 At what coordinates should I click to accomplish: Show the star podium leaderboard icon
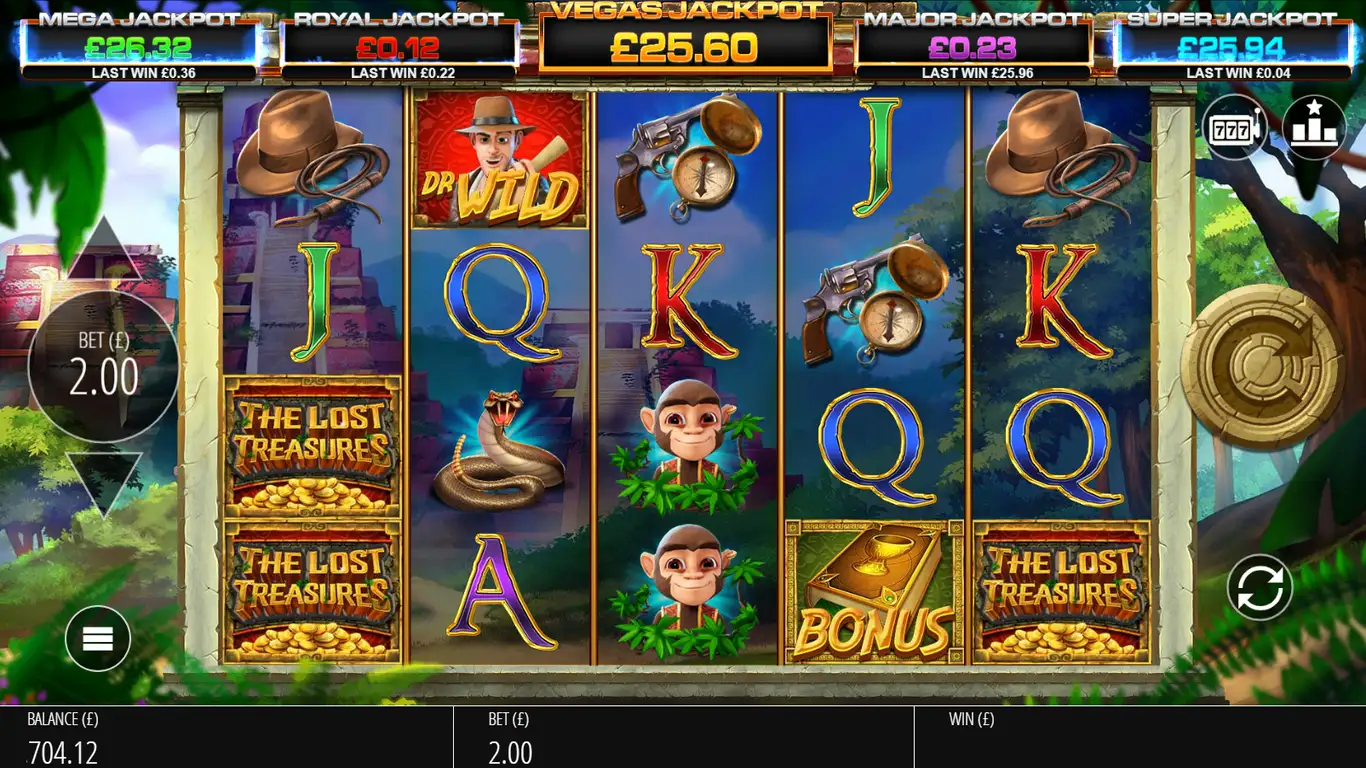[x=1314, y=128]
